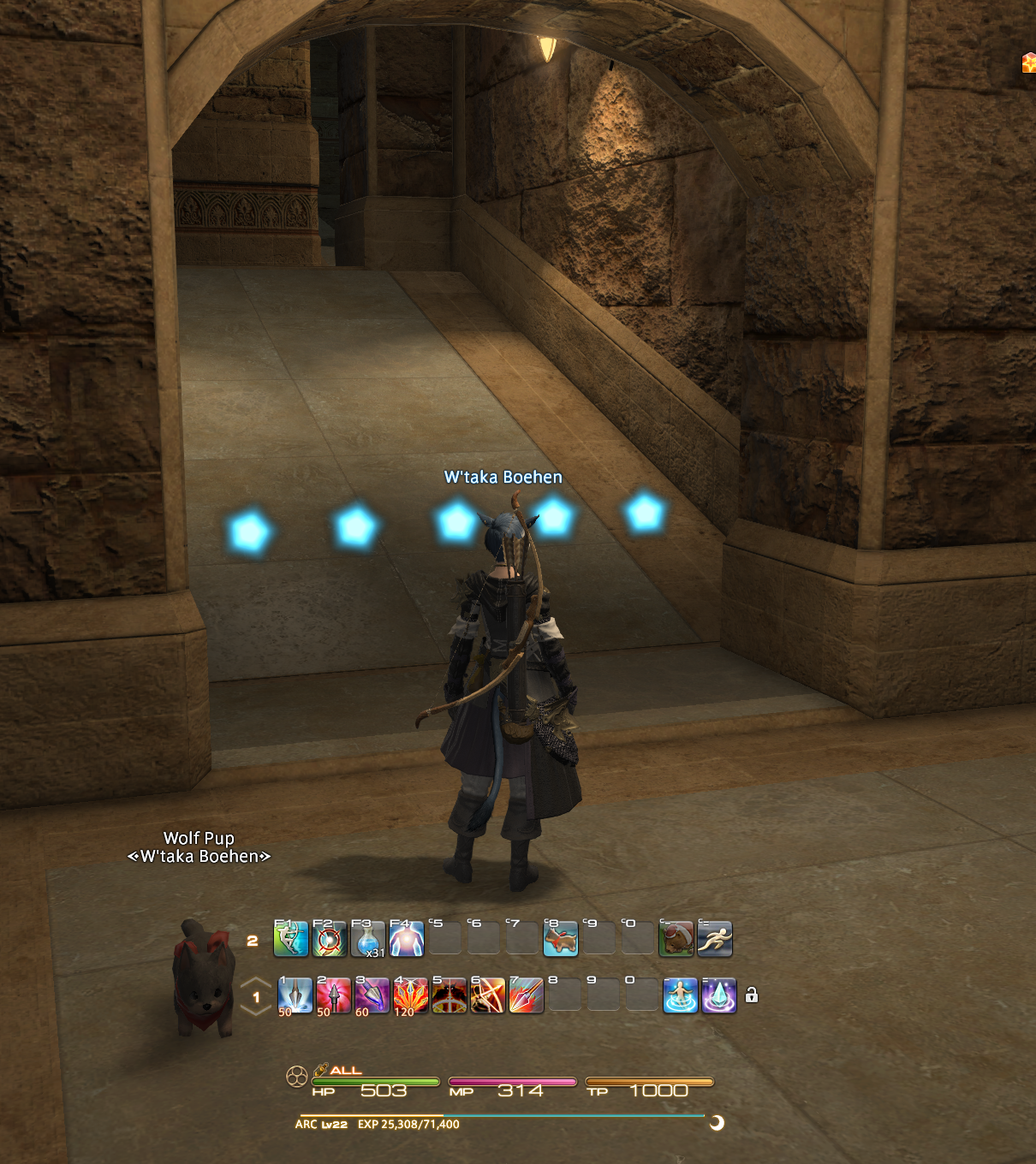Viewport: 1036px width, 1164px height.
Task: Use the Return blue figure ability
Action: 681,996
